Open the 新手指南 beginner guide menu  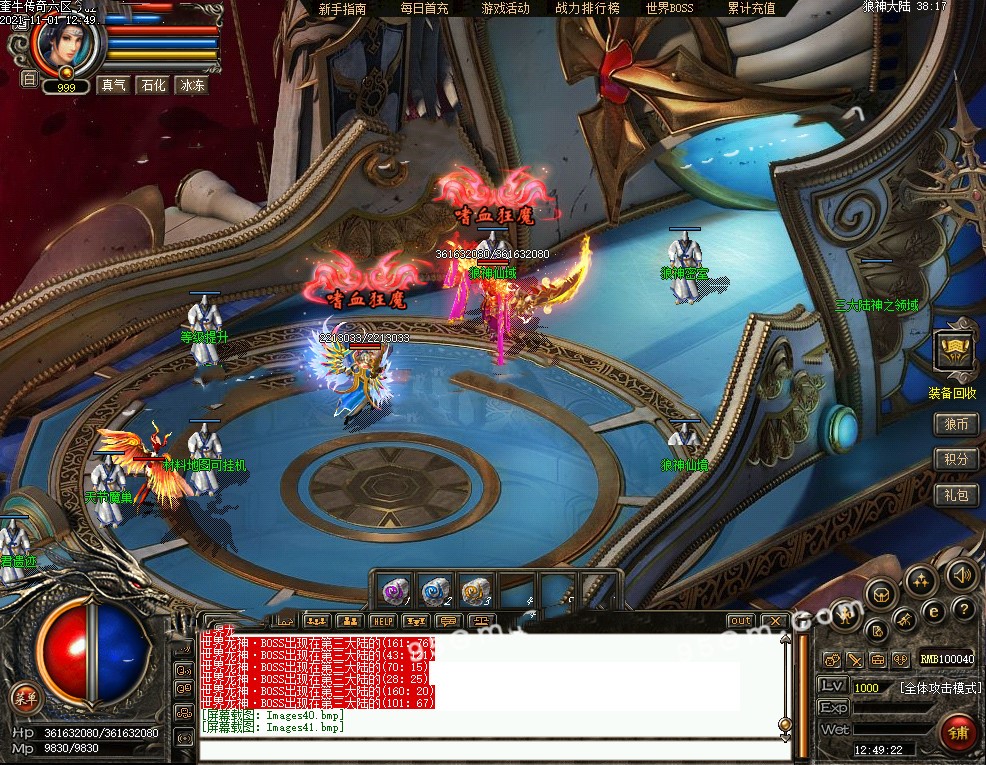pyautogui.click(x=342, y=9)
